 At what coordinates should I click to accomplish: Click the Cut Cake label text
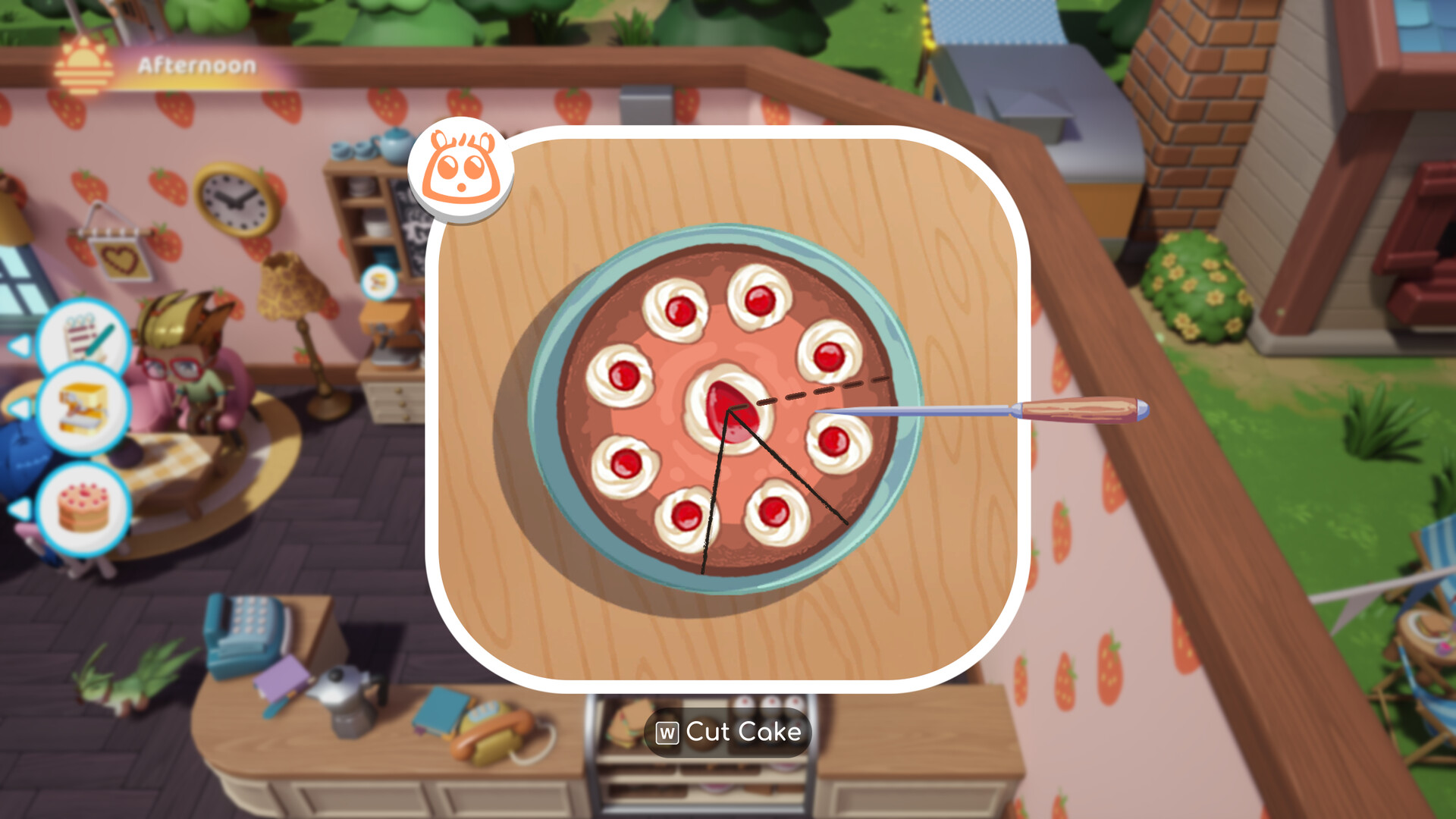743,733
